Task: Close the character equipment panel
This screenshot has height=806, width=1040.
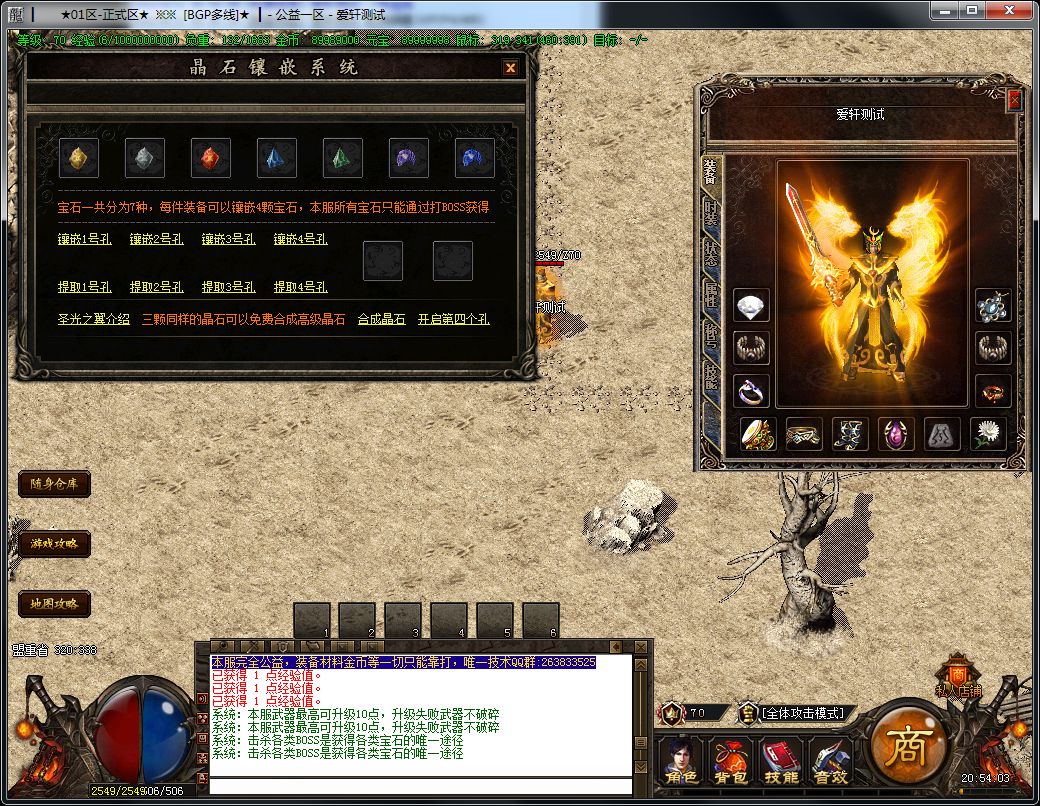Action: [x=1014, y=100]
